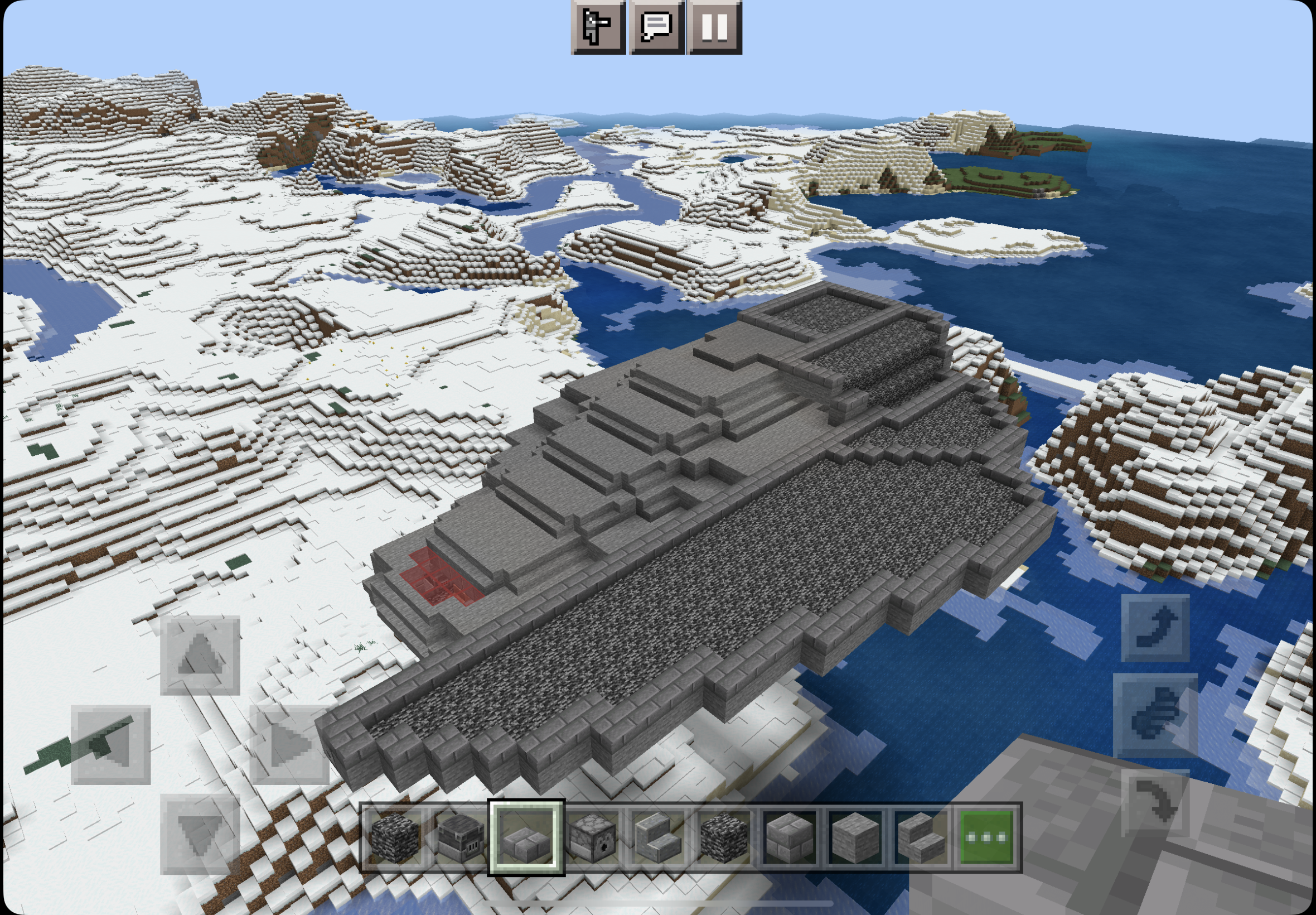1316x915 pixels.
Task: Tap the middle button between the fly arrows
Action: coord(1154,715)
